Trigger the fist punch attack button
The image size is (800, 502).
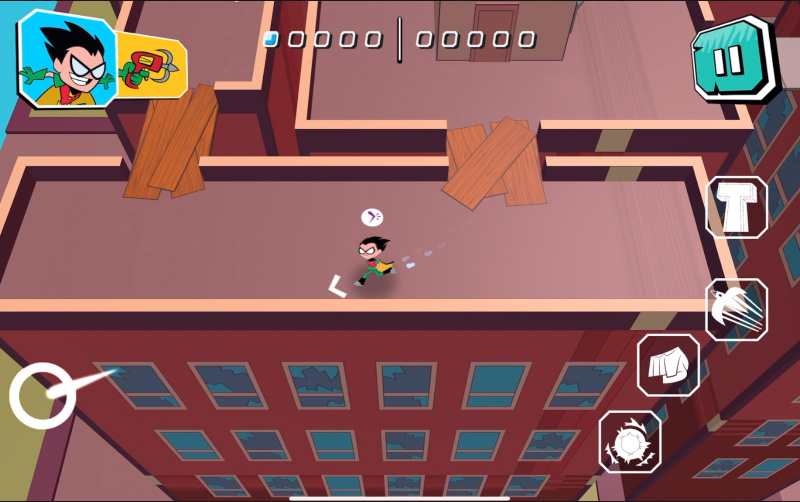668,365
